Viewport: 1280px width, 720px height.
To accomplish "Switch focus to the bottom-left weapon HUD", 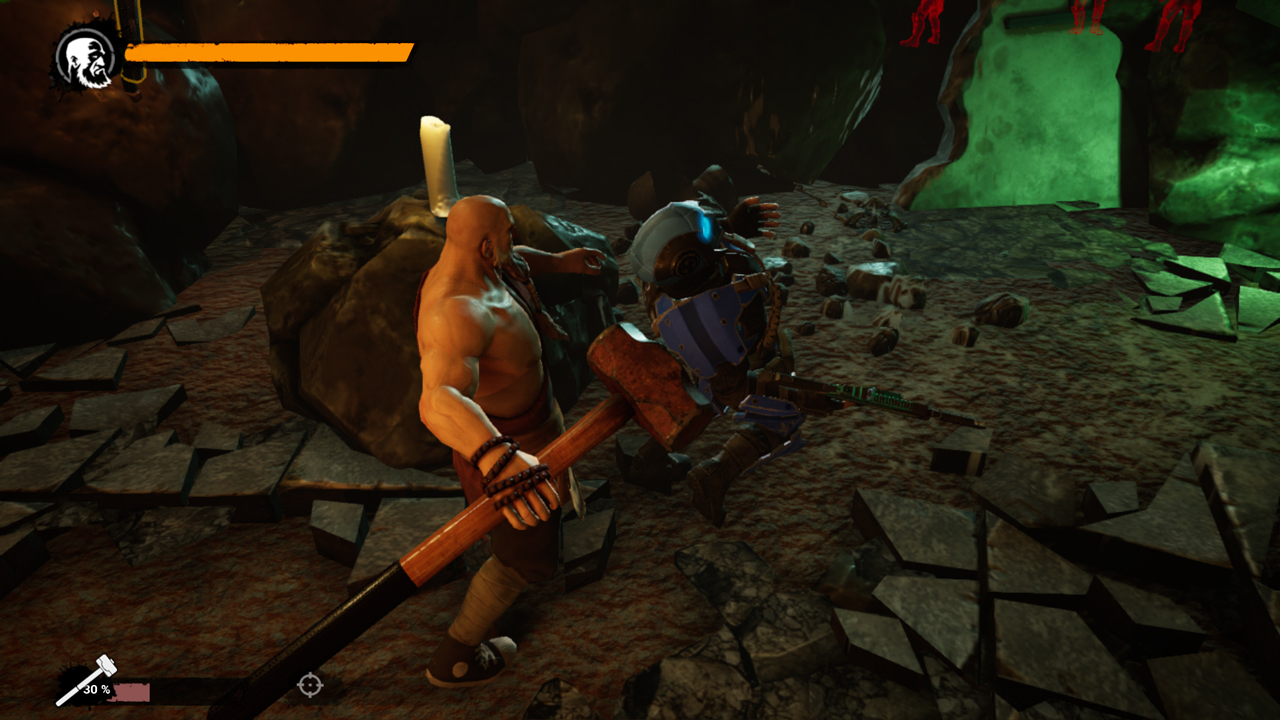I will point(110,685).
